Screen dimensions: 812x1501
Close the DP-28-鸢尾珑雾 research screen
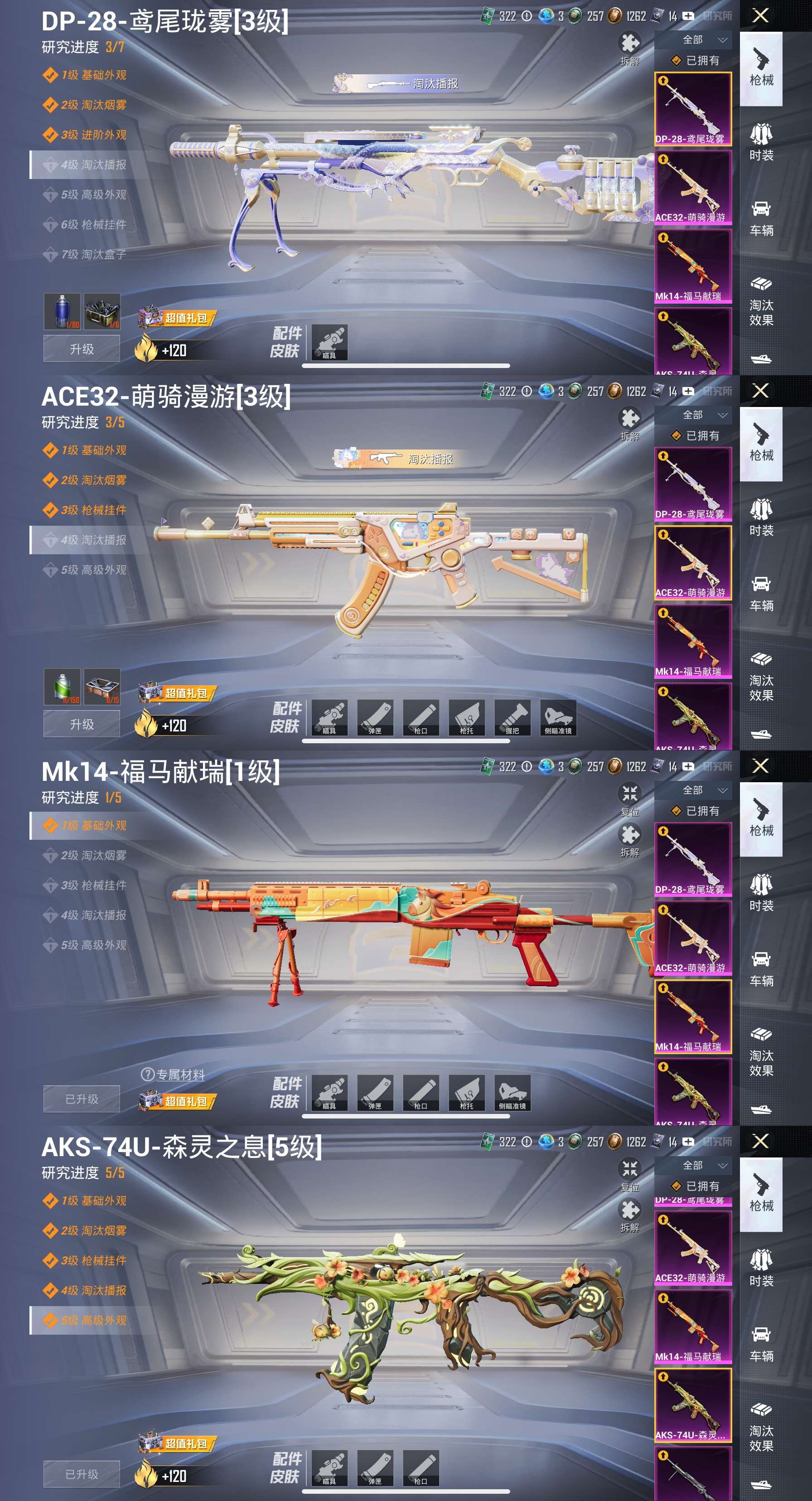760,16
